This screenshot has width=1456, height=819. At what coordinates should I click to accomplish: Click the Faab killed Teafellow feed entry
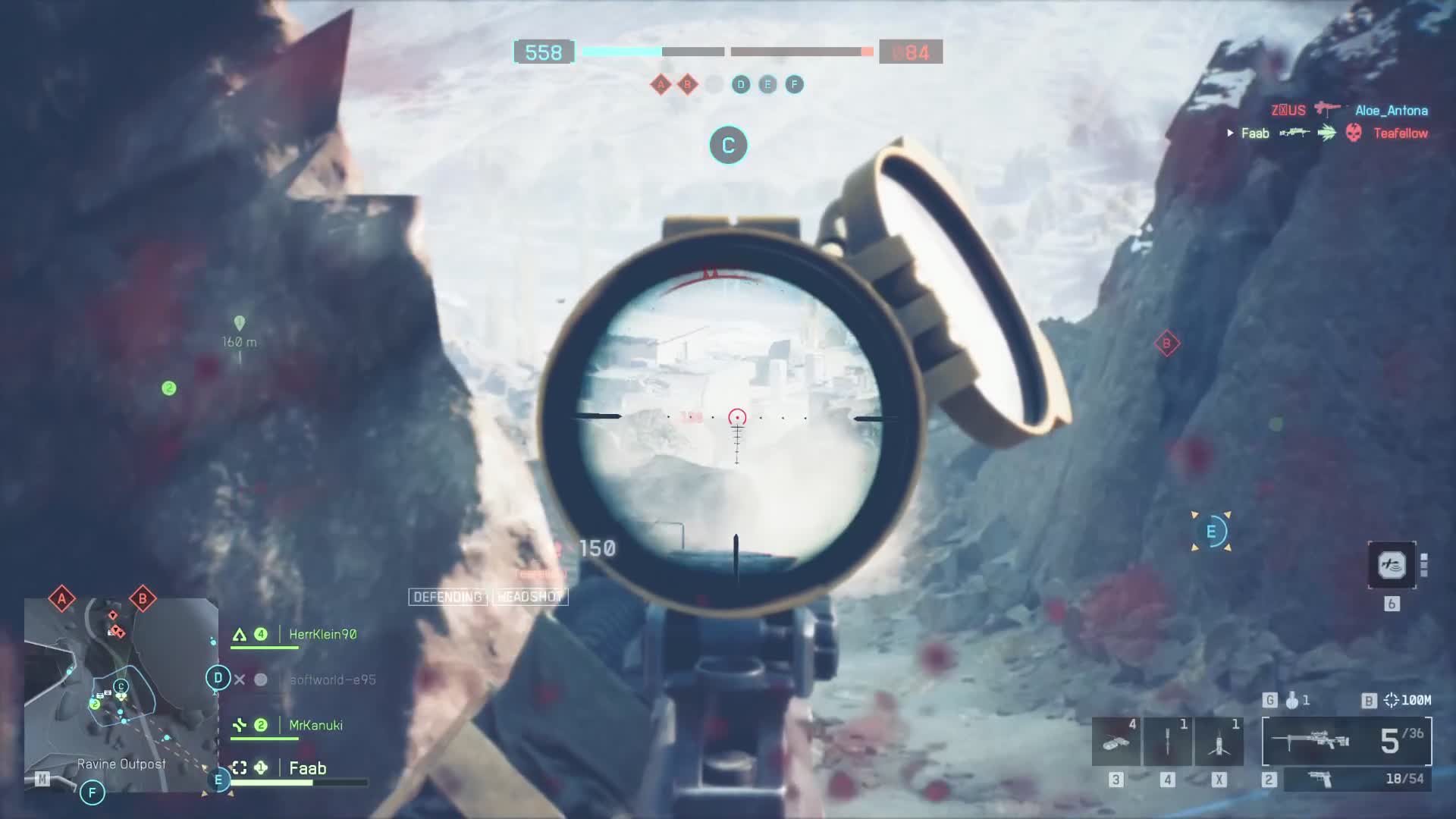(x=1327, y=133)
